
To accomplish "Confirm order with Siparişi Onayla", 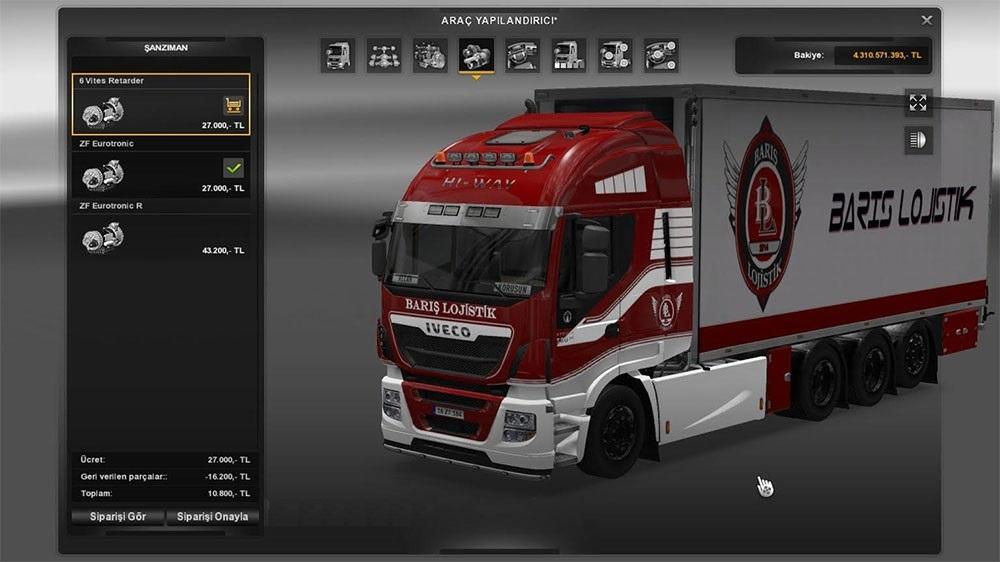I will 212,517.
